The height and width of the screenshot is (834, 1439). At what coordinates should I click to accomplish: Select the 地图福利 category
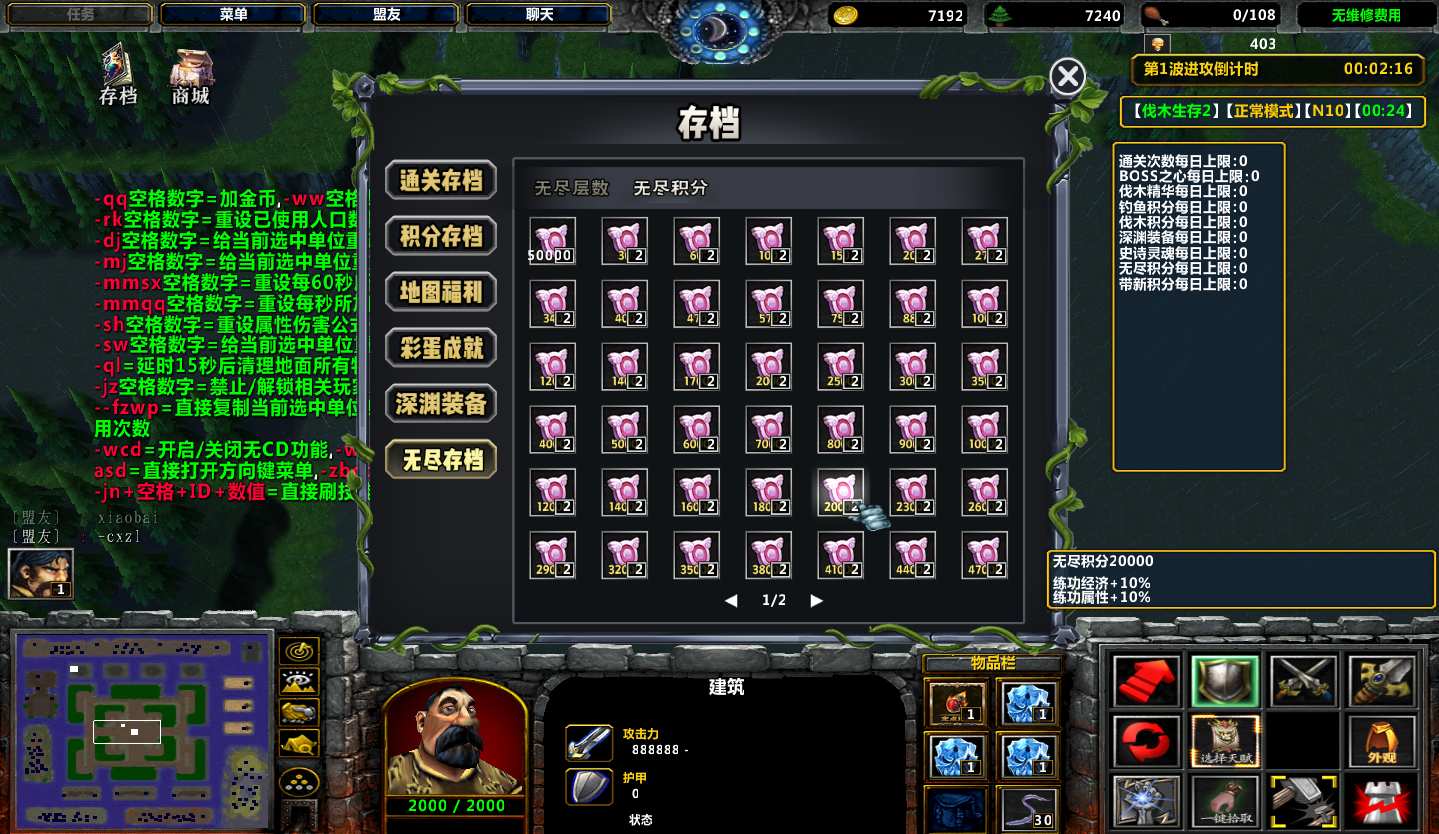pos(441,292)
